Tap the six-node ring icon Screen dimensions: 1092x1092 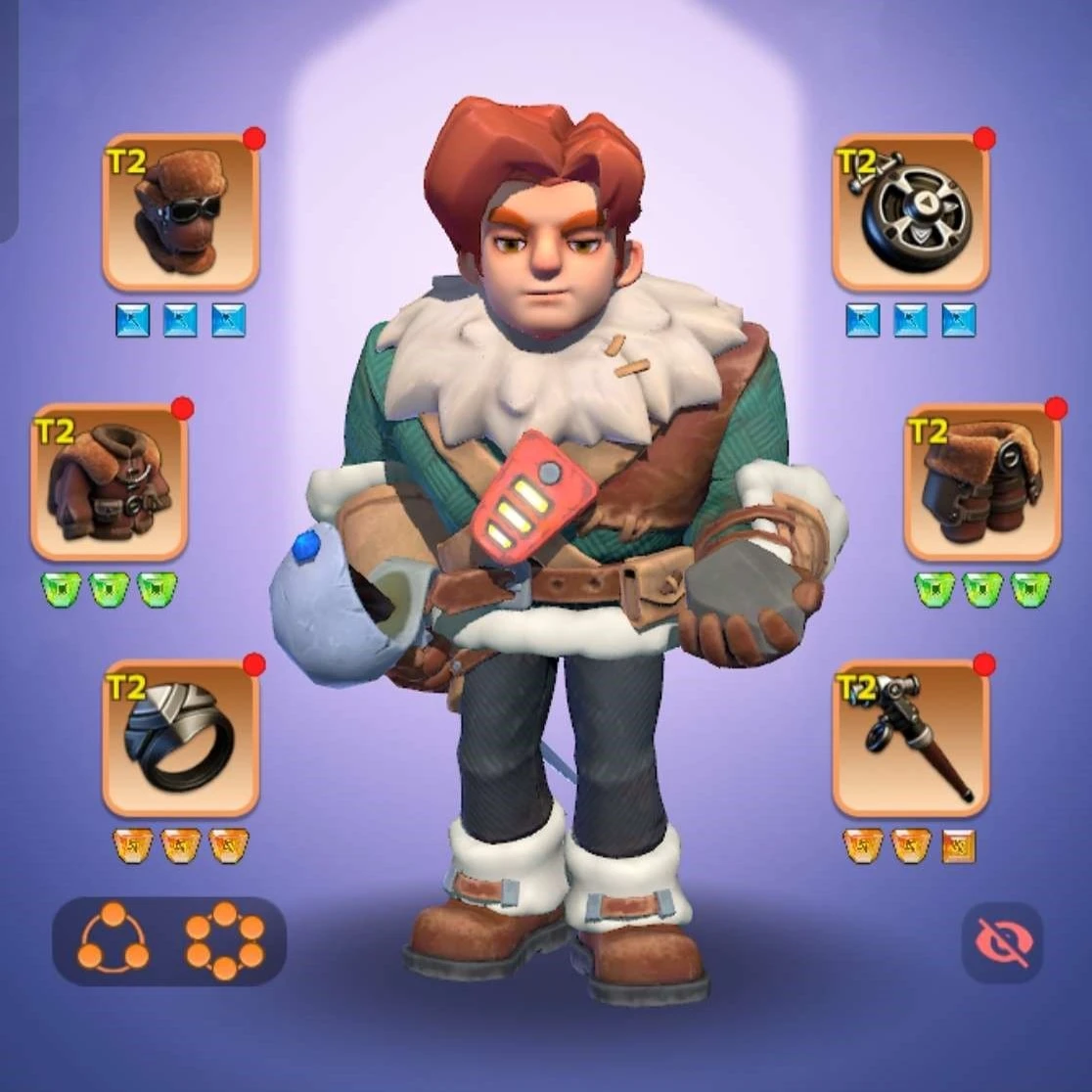coord(225,940)
